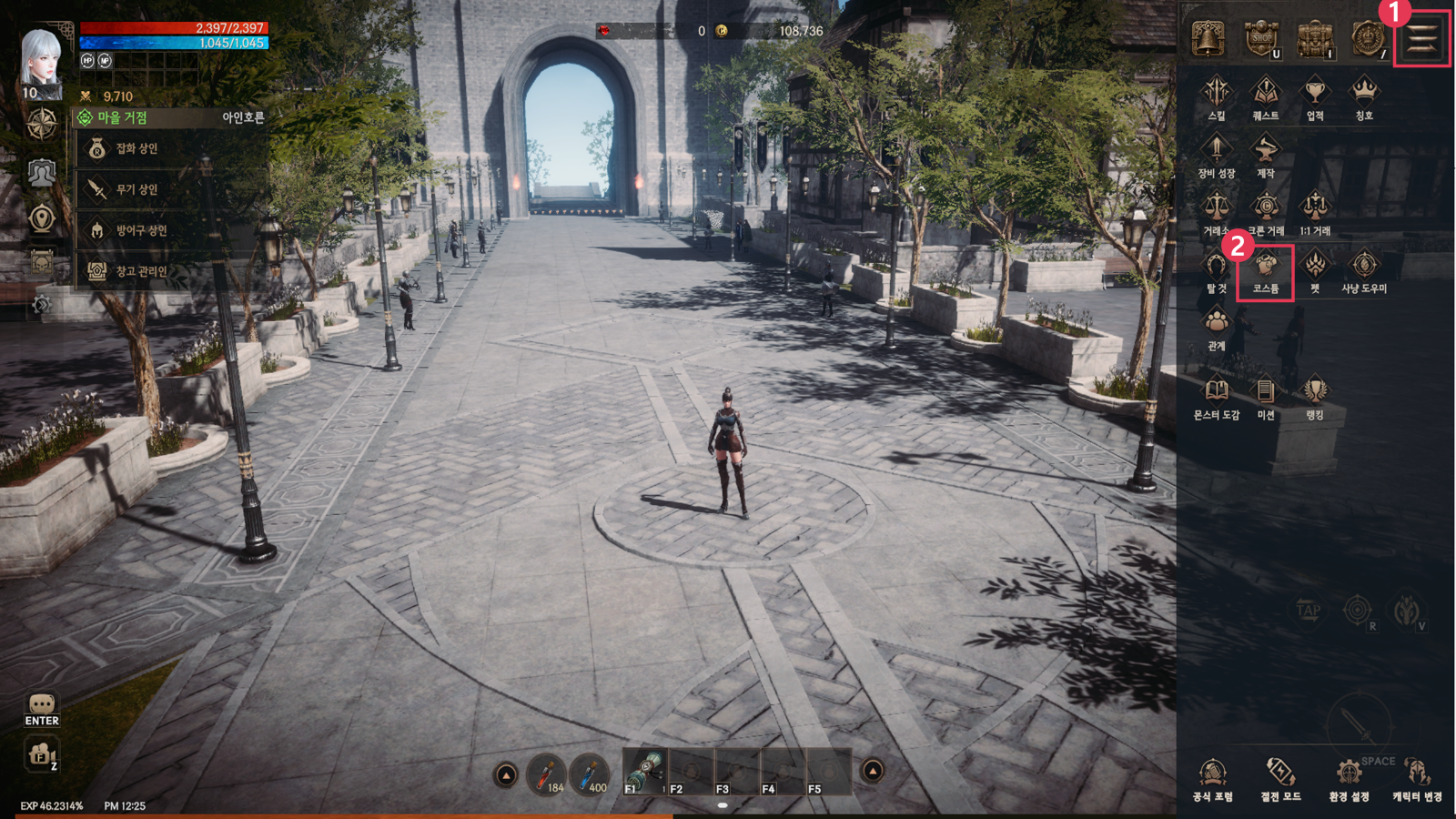Open the 몬스터 도감 monster codex
The image size is (1456, 819).
(x=1216, y=397)
